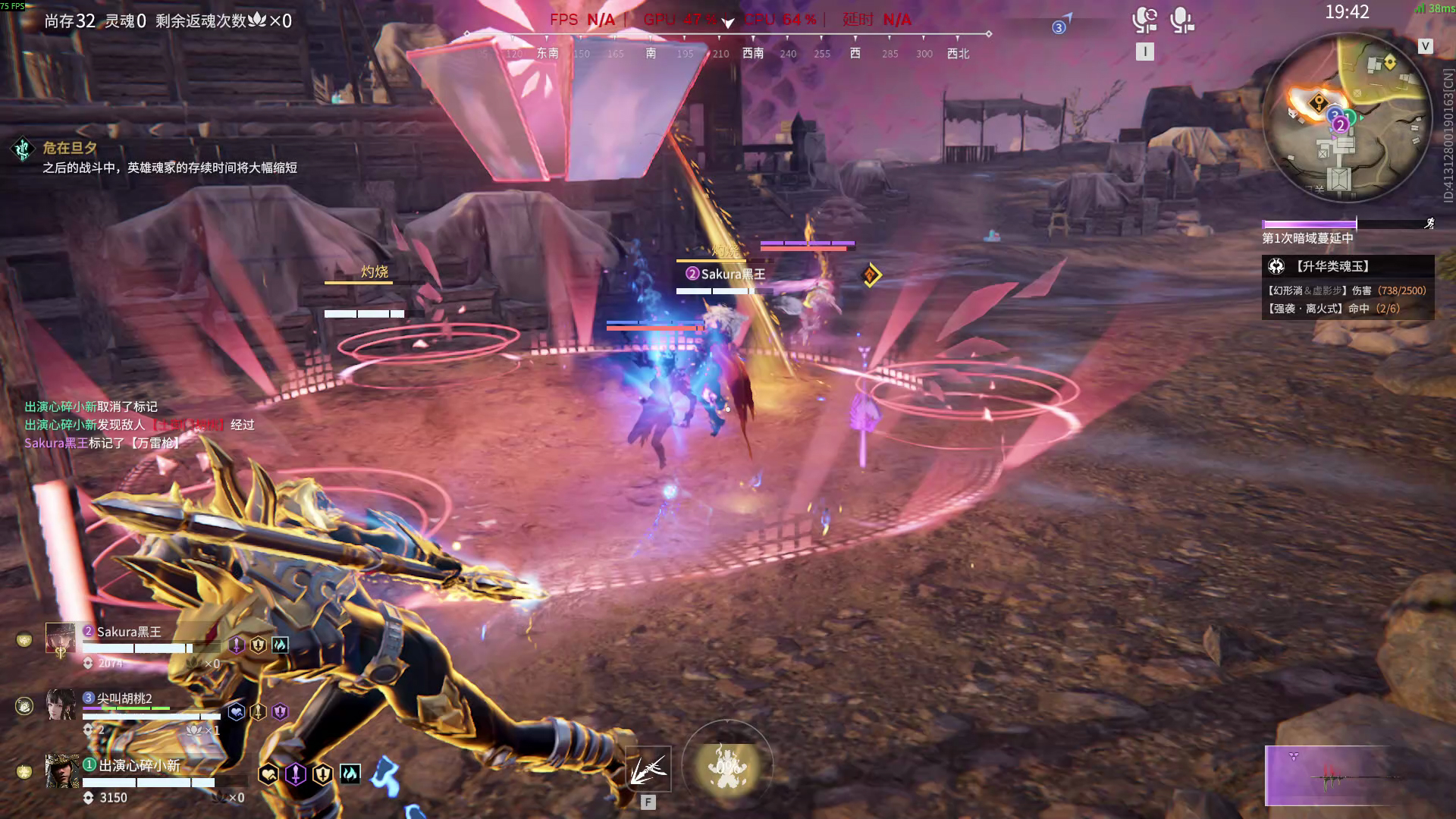The width and height of the screenshot is (1456, 819).
Task: Click the purple waveform panel
Action: tap(1327, 776)
